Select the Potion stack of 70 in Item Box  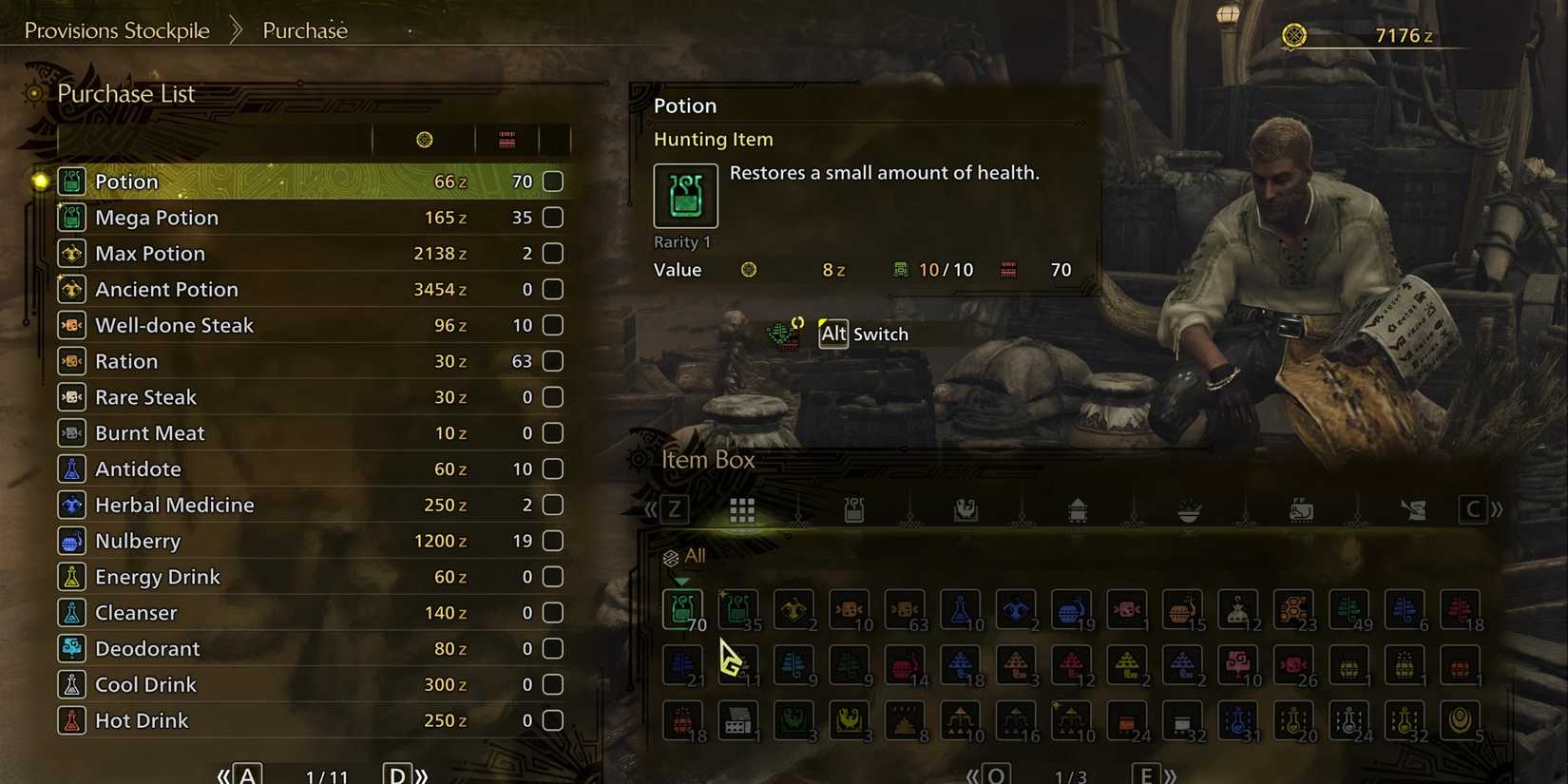pyautogui.click(x=682, y=610)
